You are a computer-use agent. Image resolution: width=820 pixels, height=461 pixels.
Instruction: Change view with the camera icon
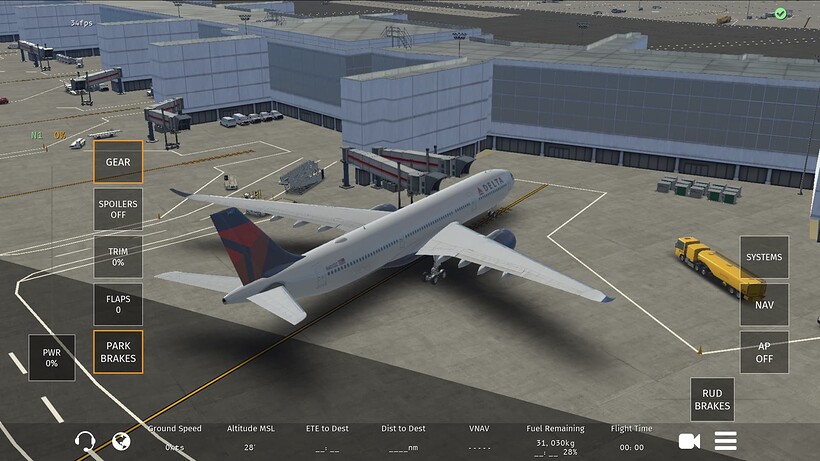[689, 441]
